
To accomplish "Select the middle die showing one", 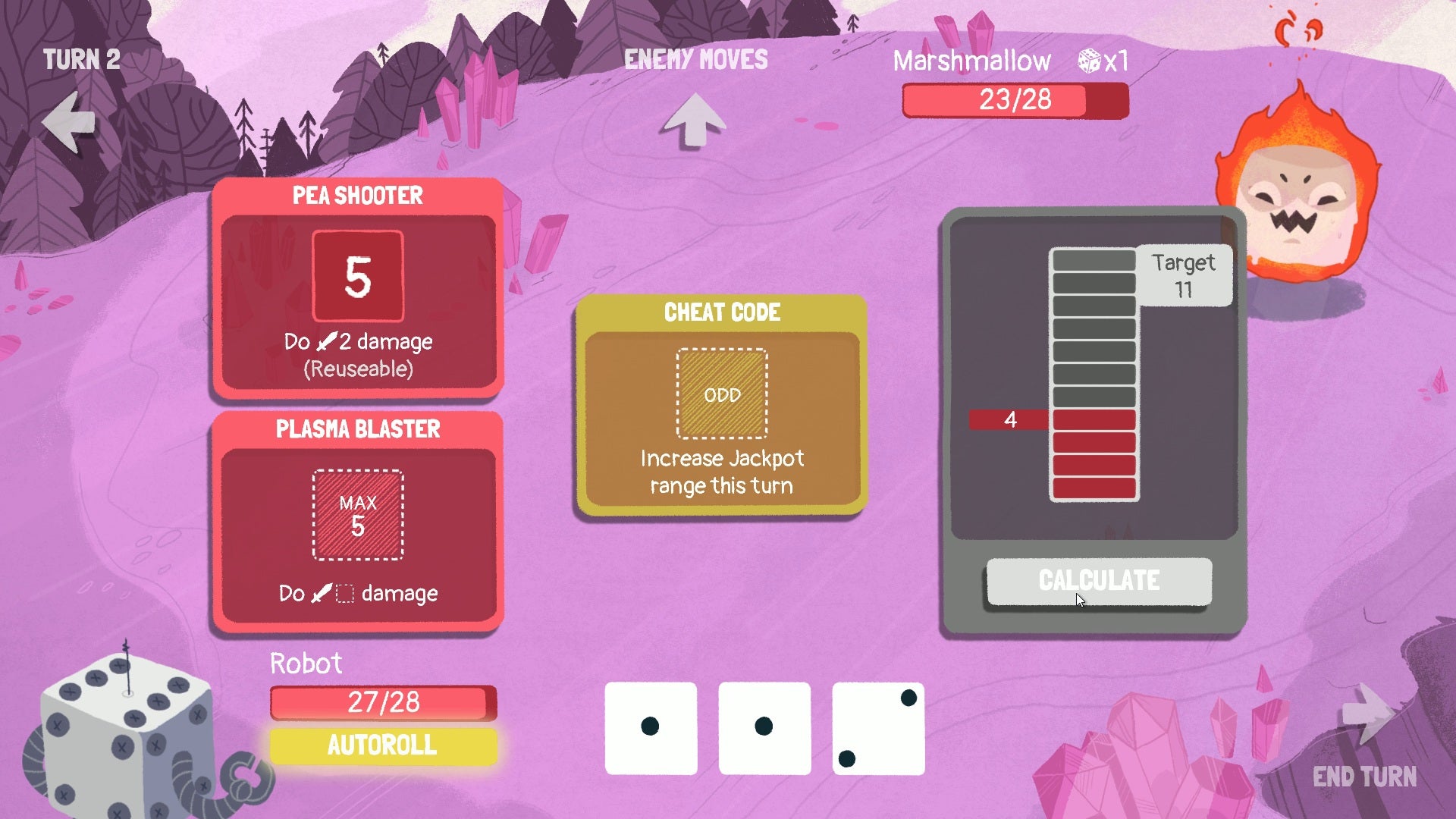I will (x=764, y=726).
